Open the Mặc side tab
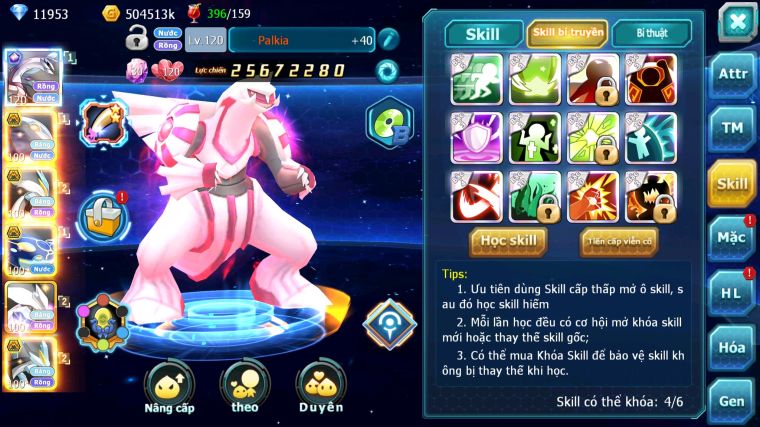Image resolution: width=760 pixels, height=427 pixels. coord(733,237)
